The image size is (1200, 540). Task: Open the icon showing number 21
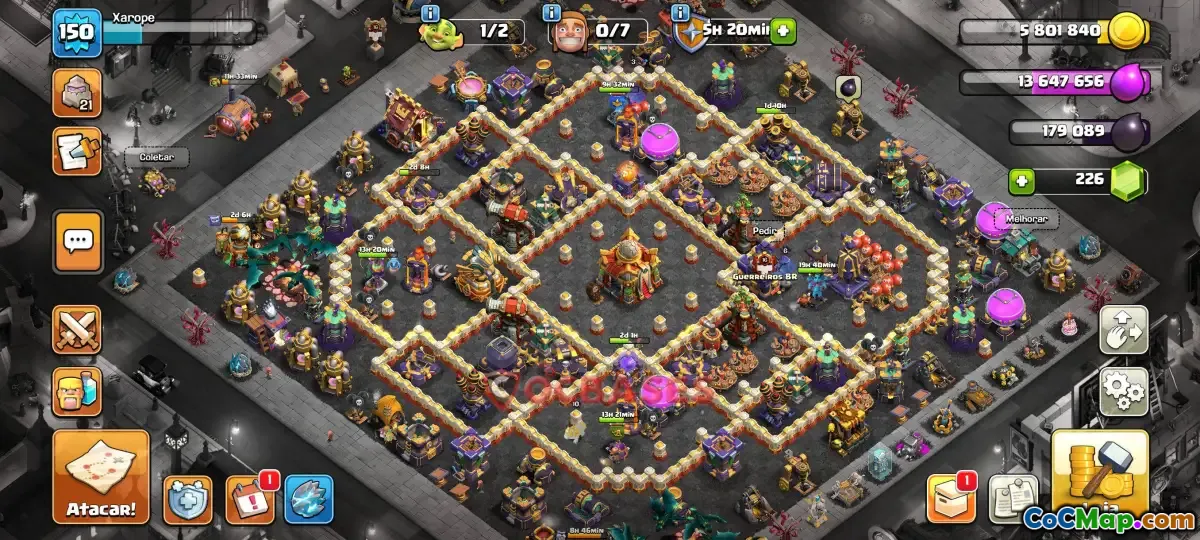tap(77, 94)
